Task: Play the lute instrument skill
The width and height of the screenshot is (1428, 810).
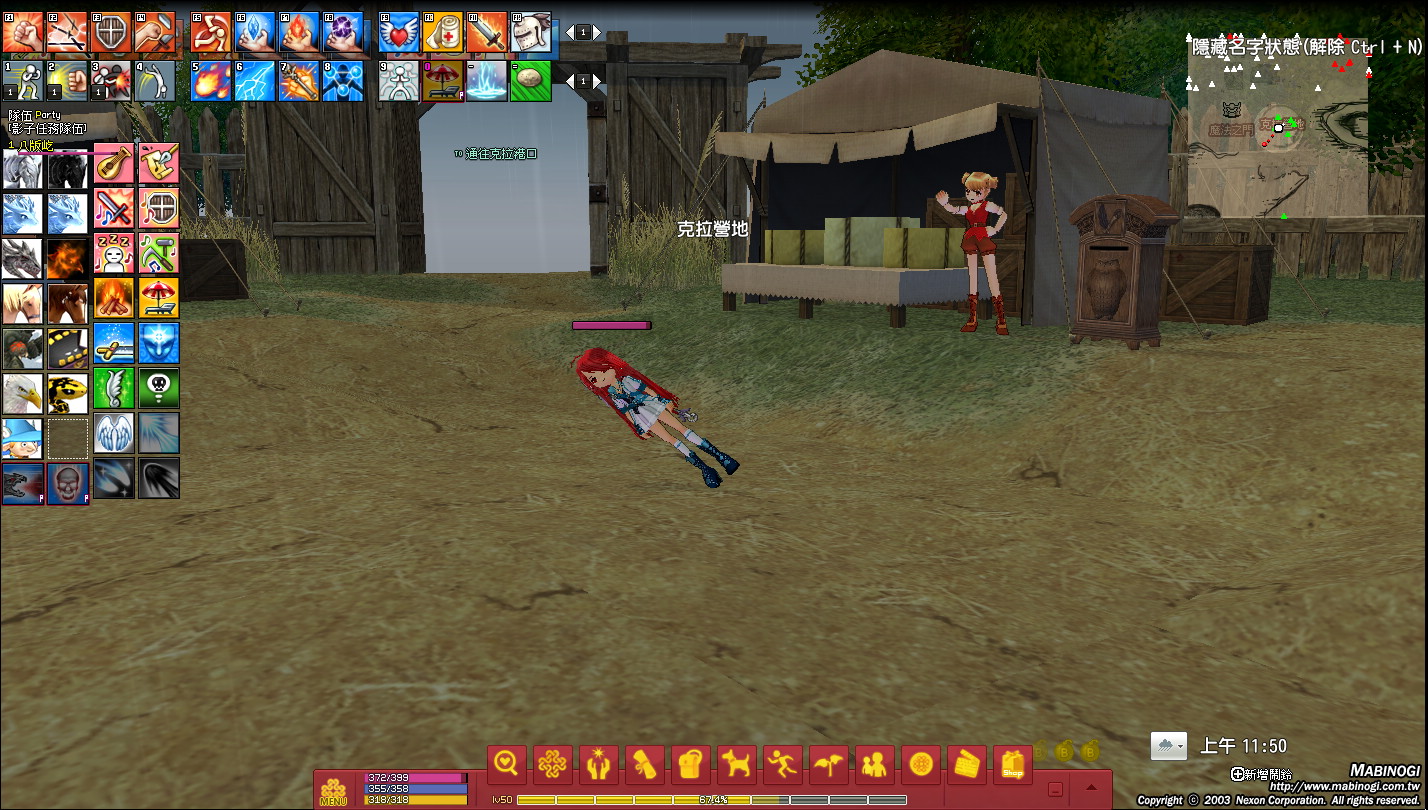Action: [114, 163]
